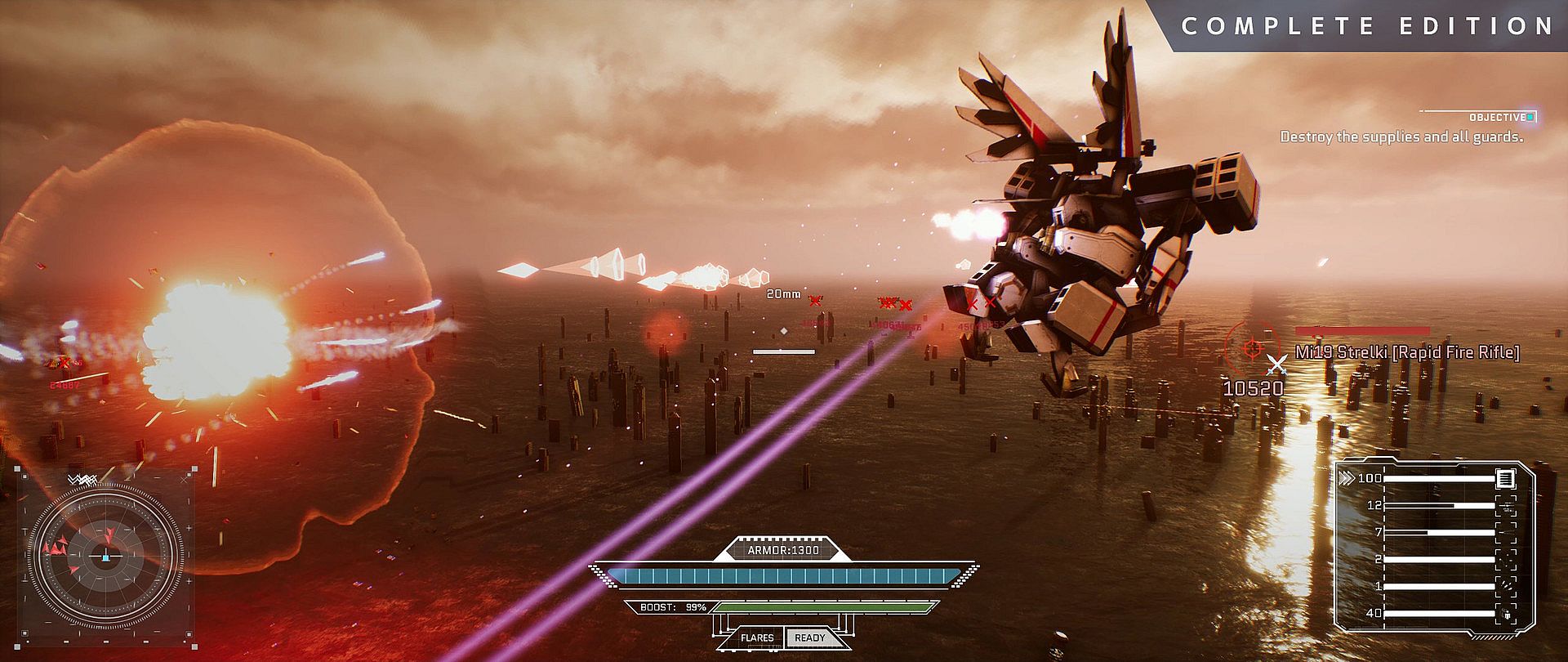
Task: Click the circular radar minimap
Action: [x=105, y=556]
